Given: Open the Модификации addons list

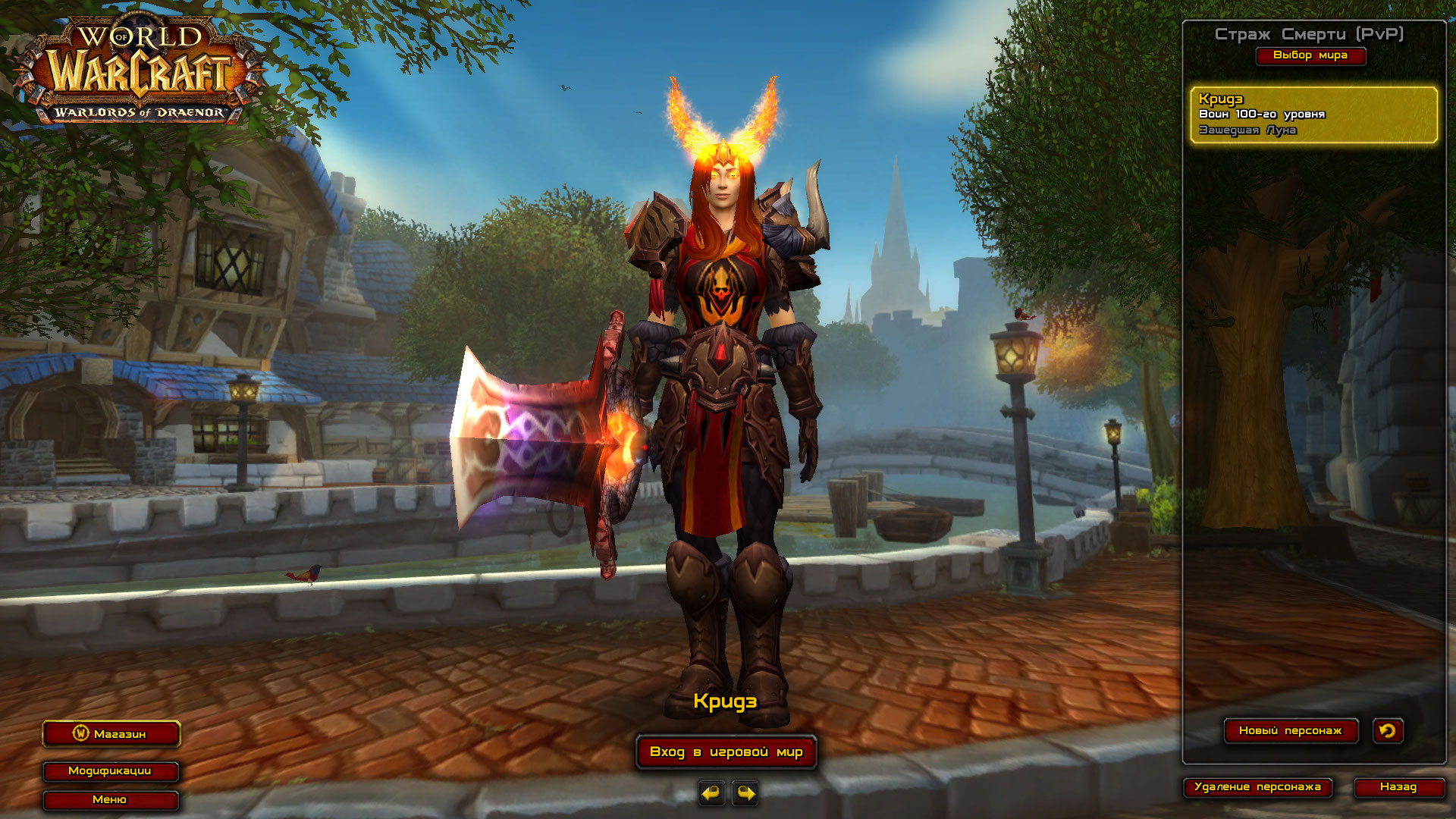Looking at the screenshot, I should pyautogui.click(x=110, y=771).
